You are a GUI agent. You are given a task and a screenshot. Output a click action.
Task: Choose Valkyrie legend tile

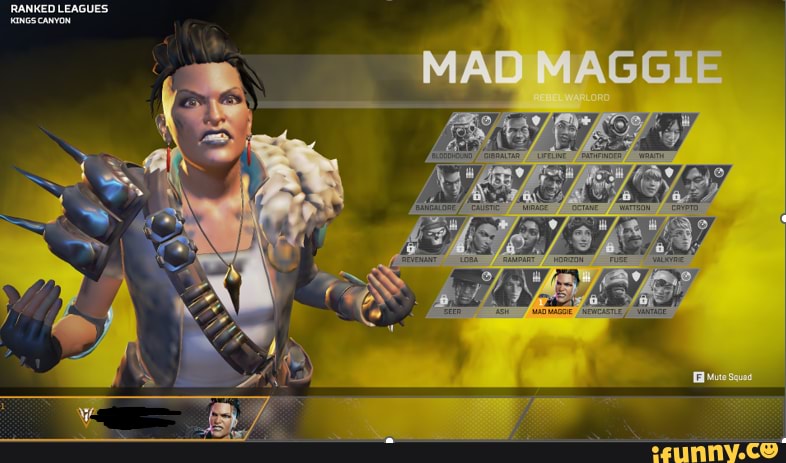[x=681, y=240]
